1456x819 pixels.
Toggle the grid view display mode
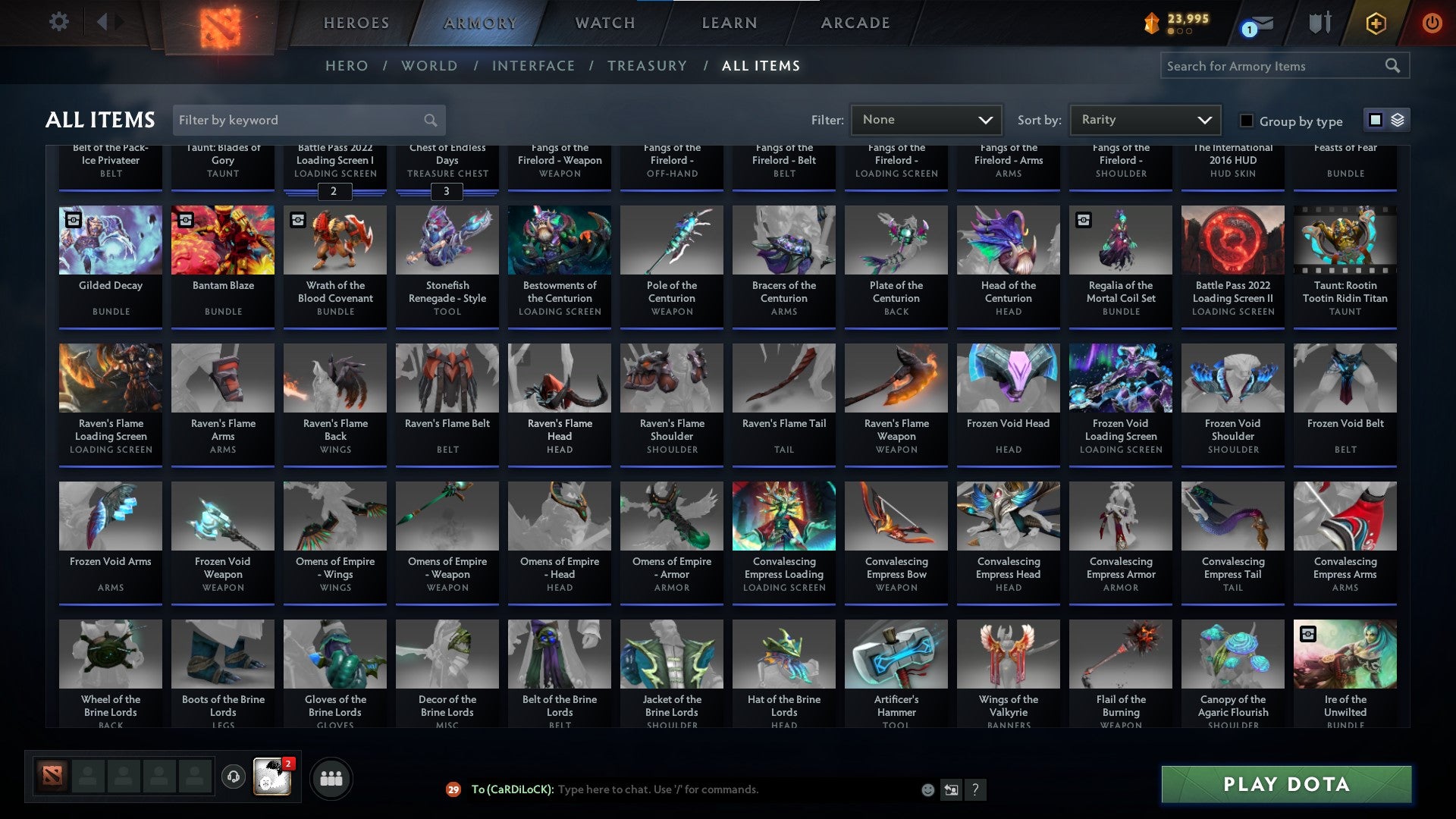pos(1375,120)
